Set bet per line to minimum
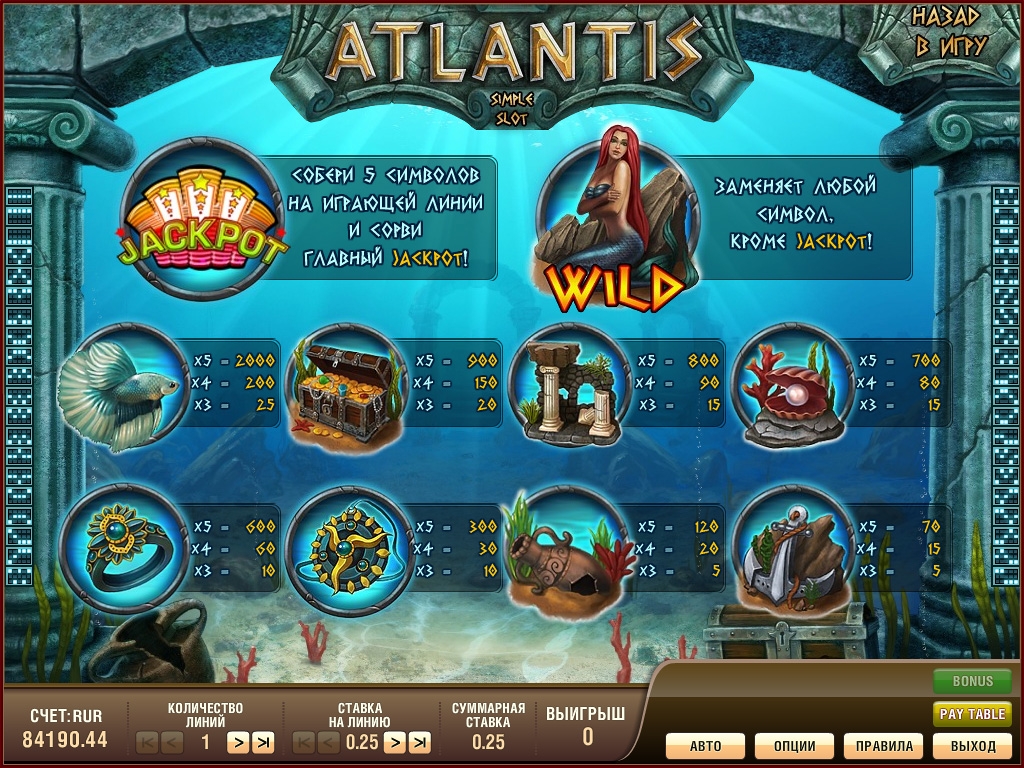This screenshot has height=768, width=1024. 304,742
